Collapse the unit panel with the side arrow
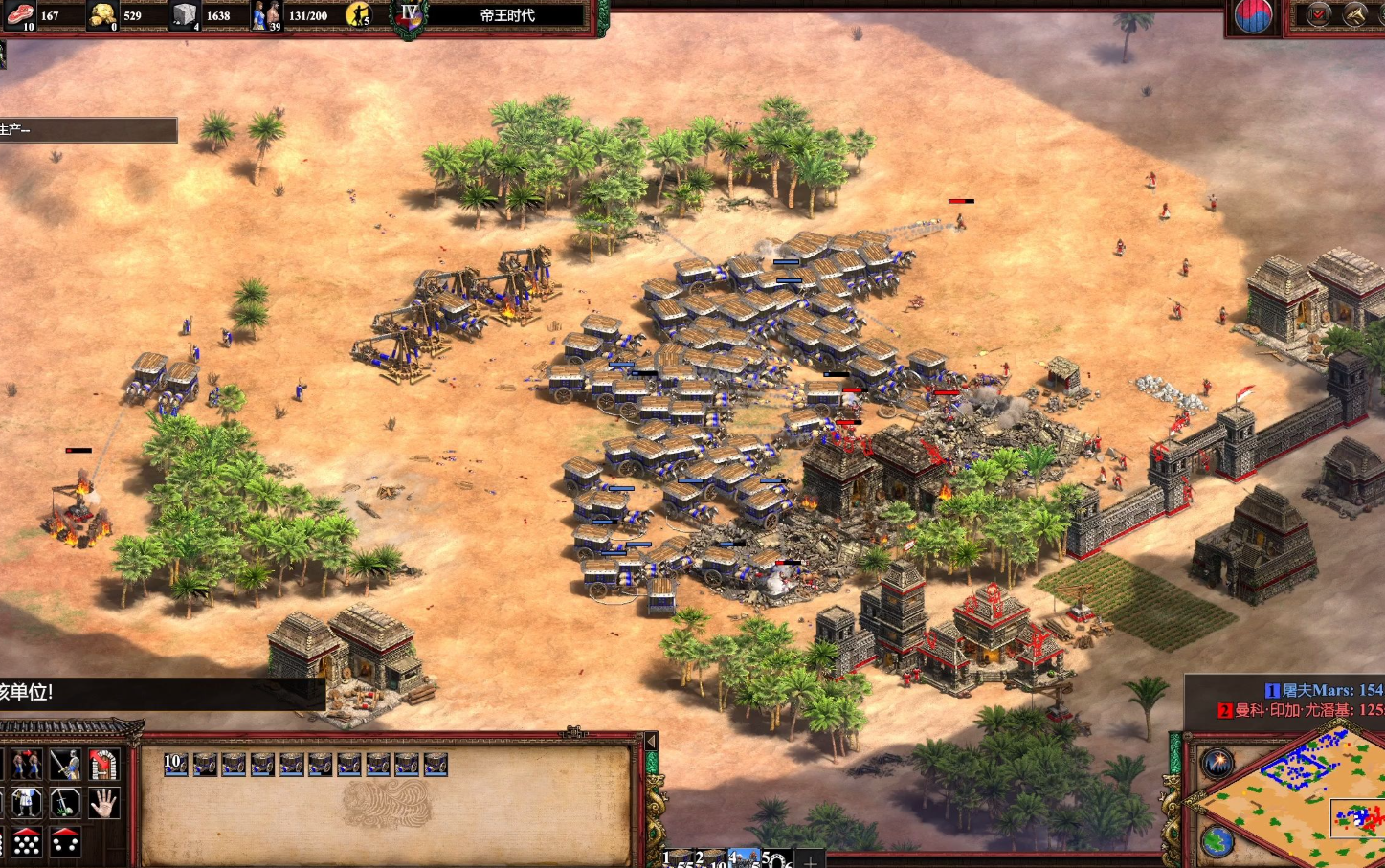This screenshot has height=868, width=1385. coord(651,742)
